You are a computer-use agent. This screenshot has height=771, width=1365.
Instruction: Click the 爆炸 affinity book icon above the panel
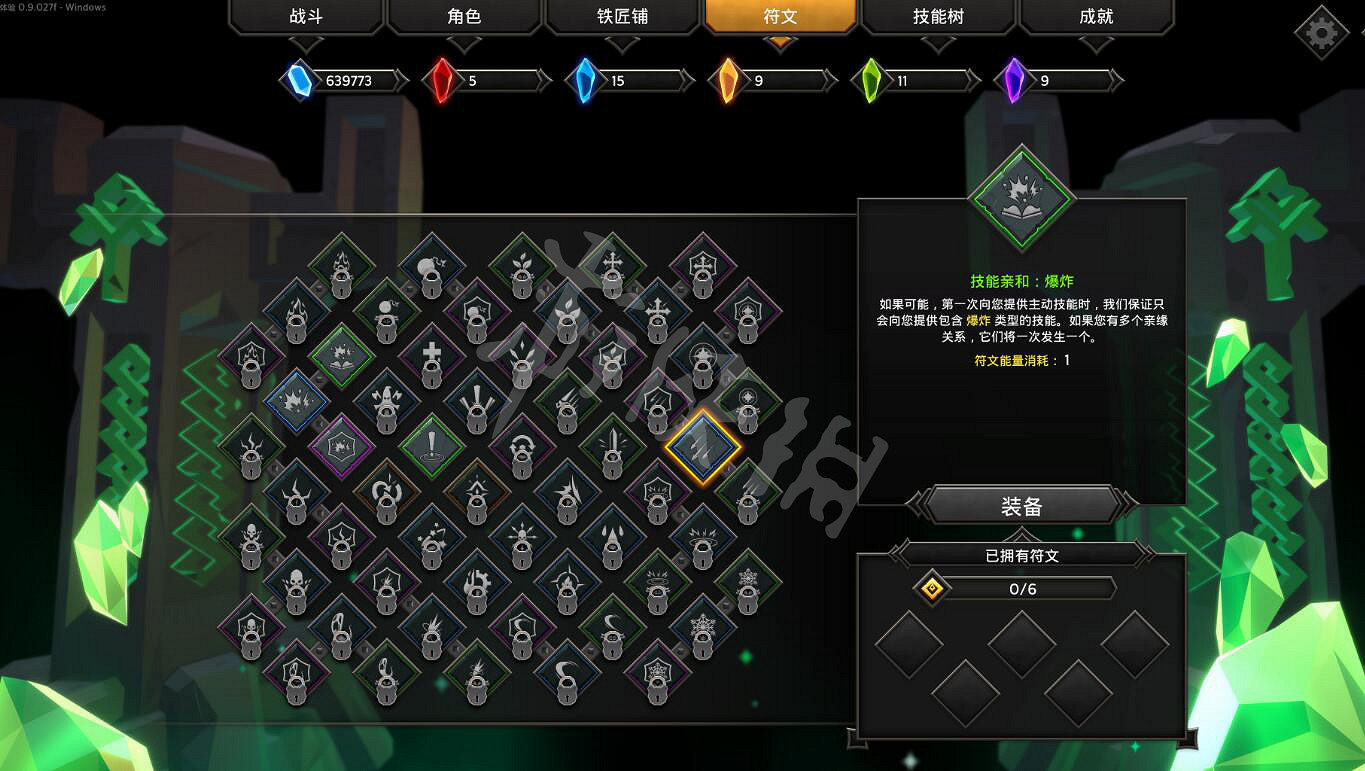(x=1021, y=199)
